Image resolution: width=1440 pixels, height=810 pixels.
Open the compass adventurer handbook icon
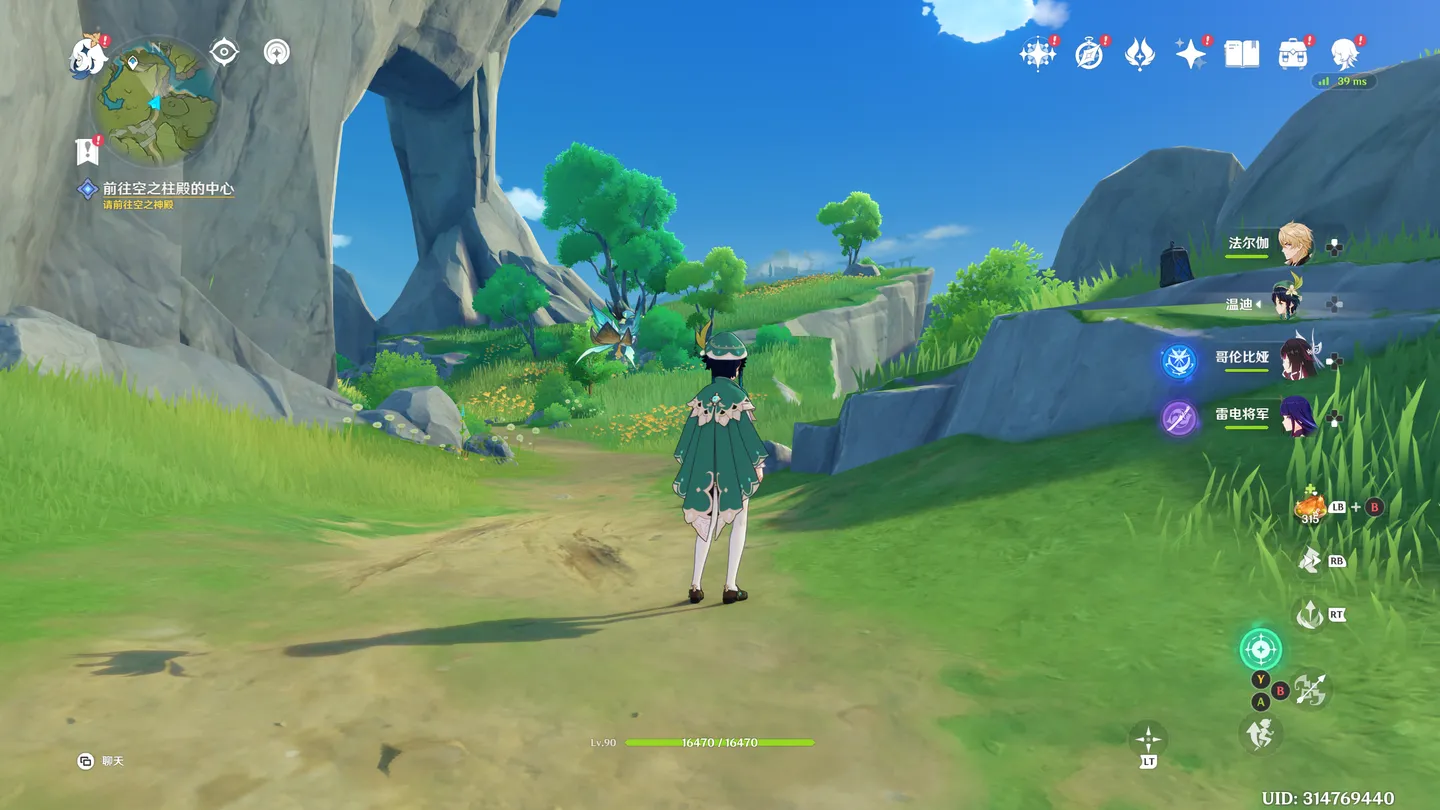point(1089,54)
